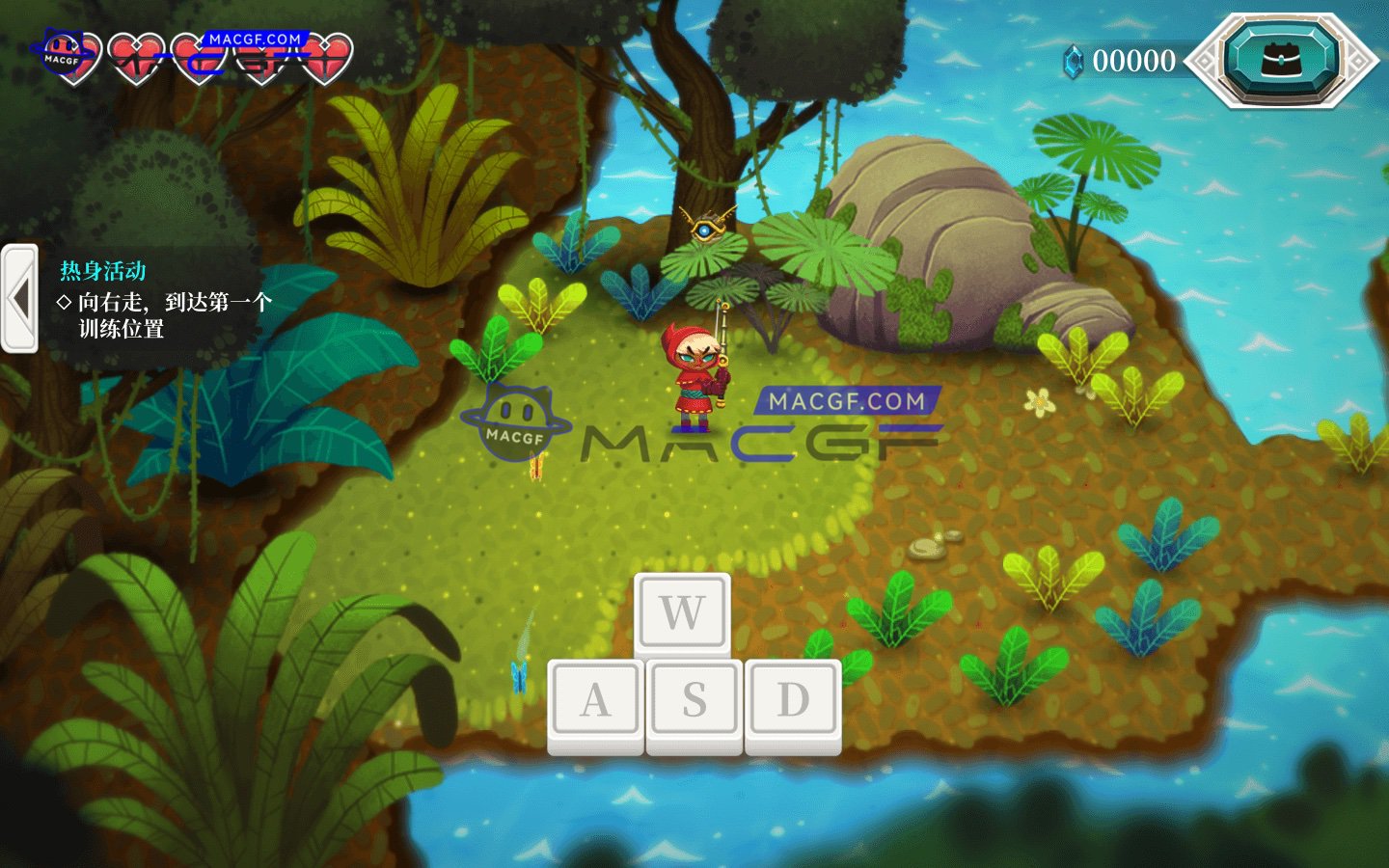Image resolution: width=1389 pixels, height=868 pixels.
Task: Collapse the objective panel with the arrow tab
Action: point(19,299)
